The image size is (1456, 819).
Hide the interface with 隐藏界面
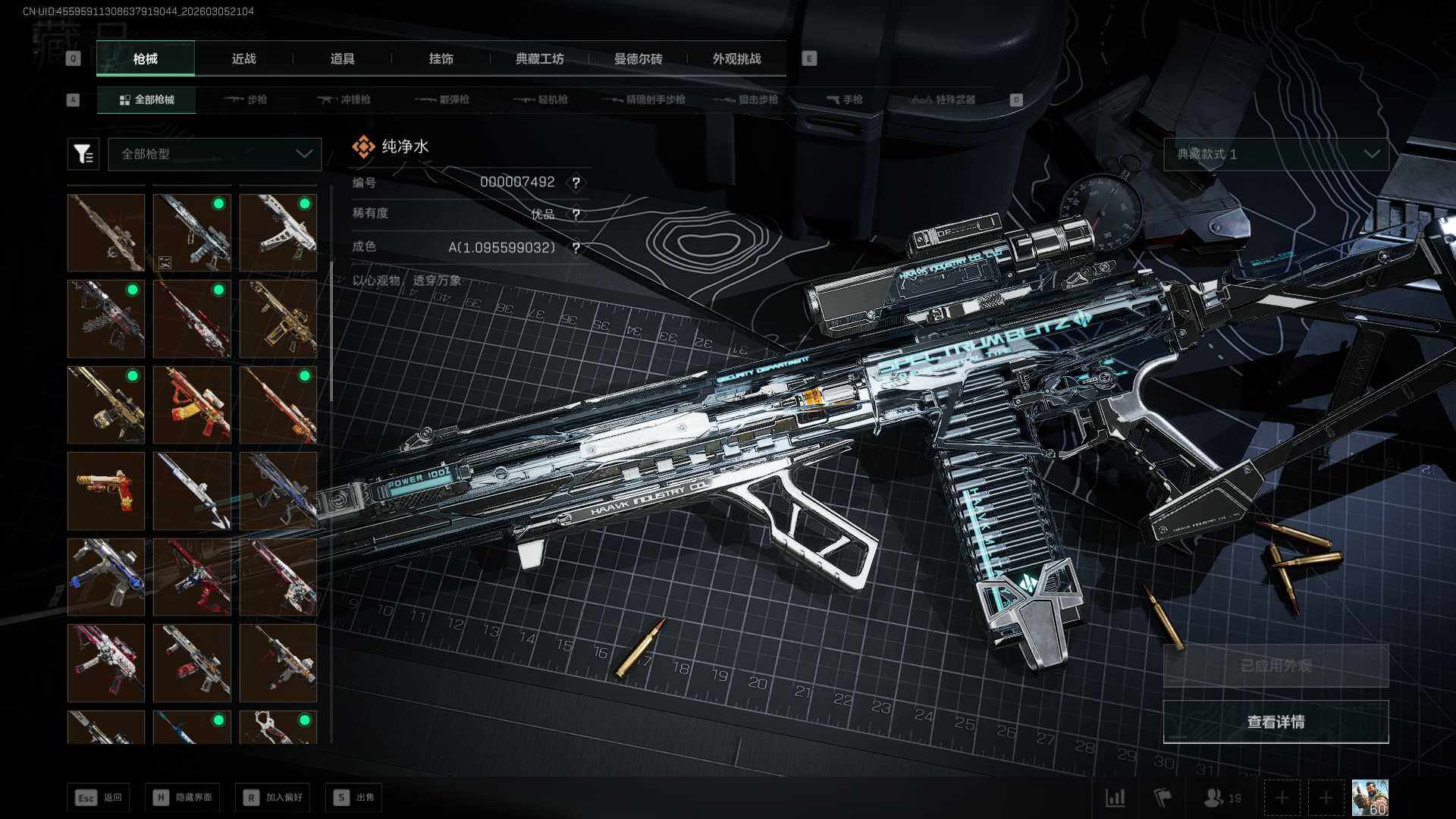tap(183, 797)
